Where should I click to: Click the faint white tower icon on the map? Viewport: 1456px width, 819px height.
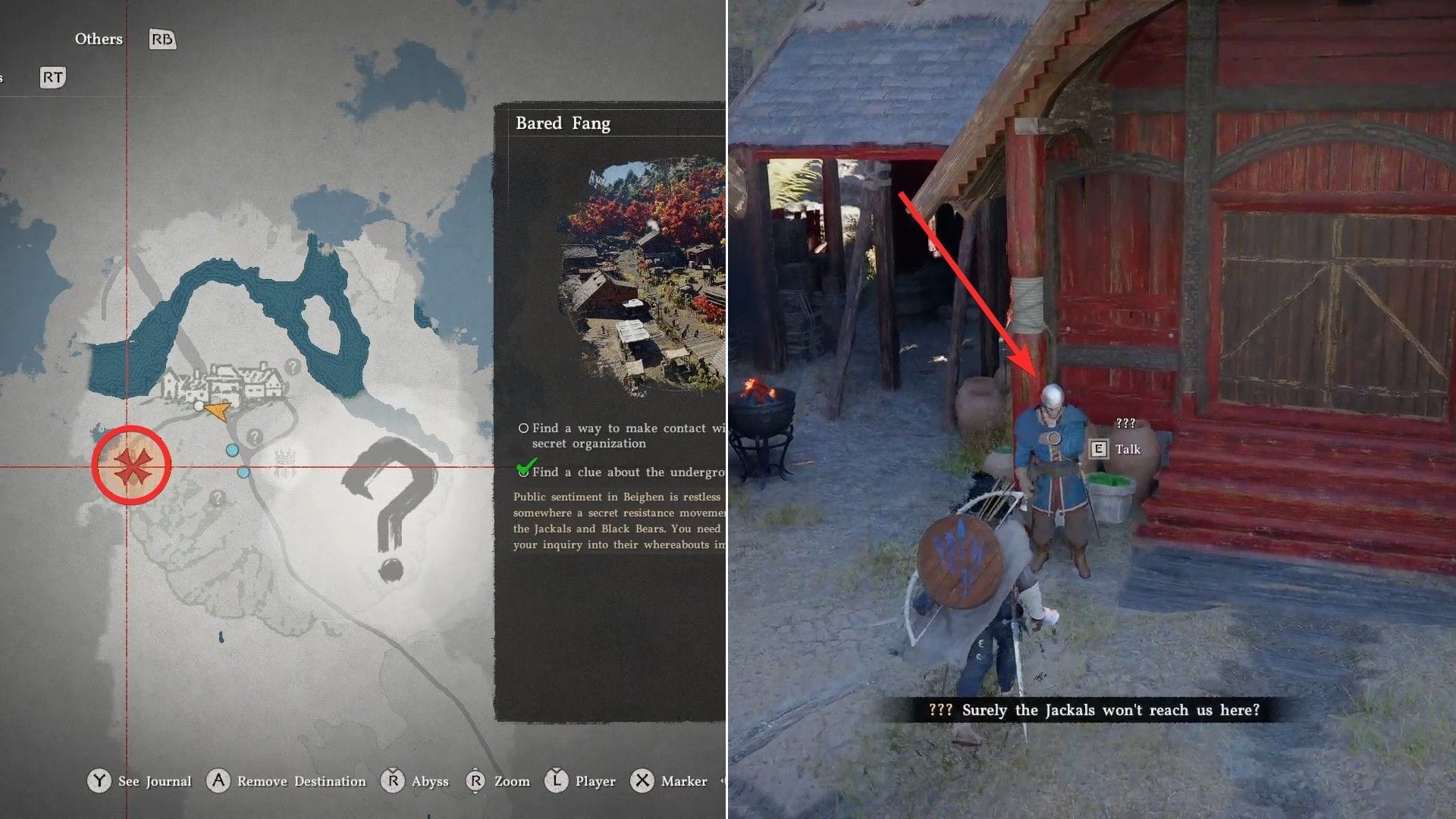click(285, 462)
